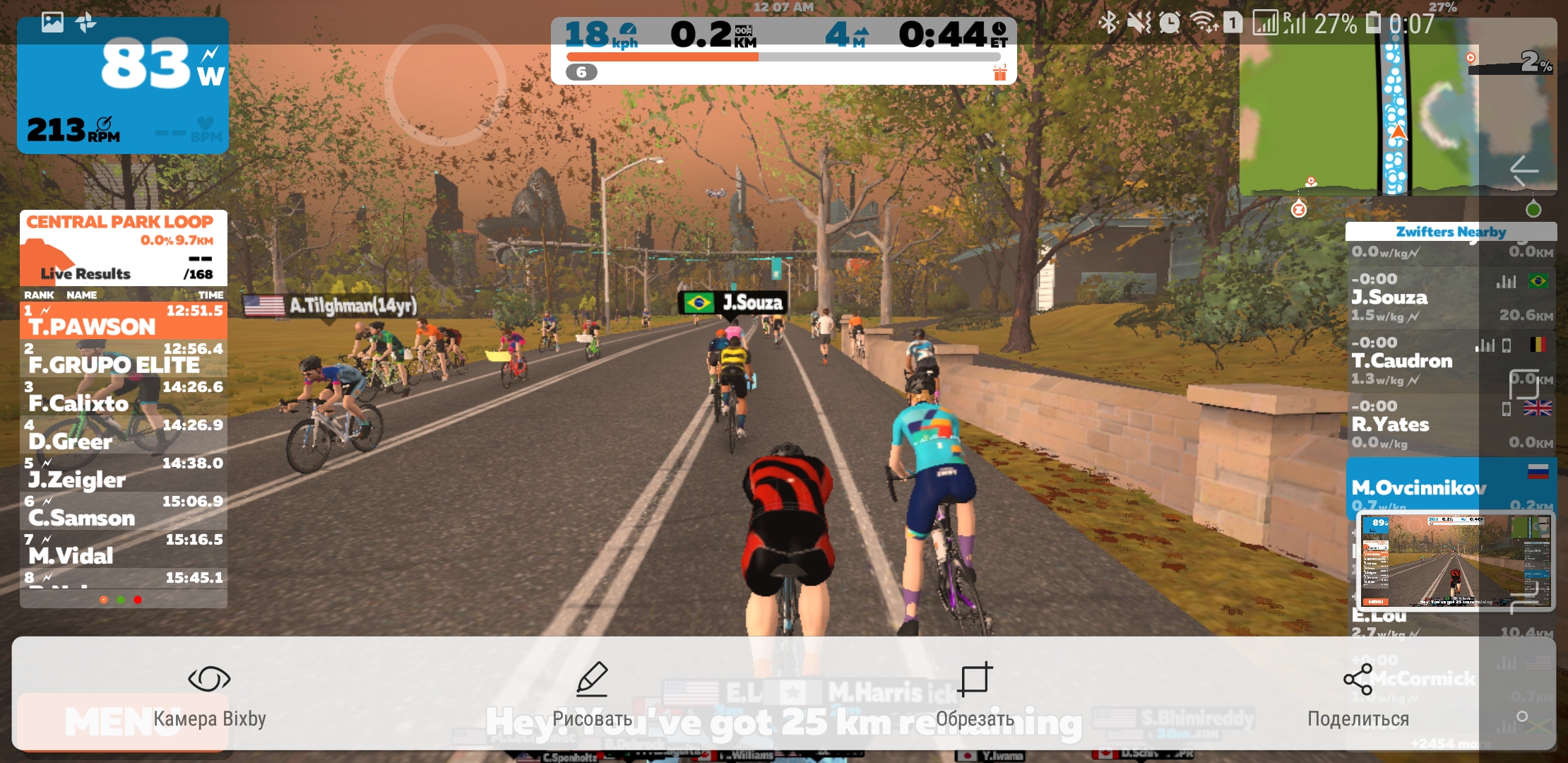Tap the 83 W power panel

click(x=123, y=85)
